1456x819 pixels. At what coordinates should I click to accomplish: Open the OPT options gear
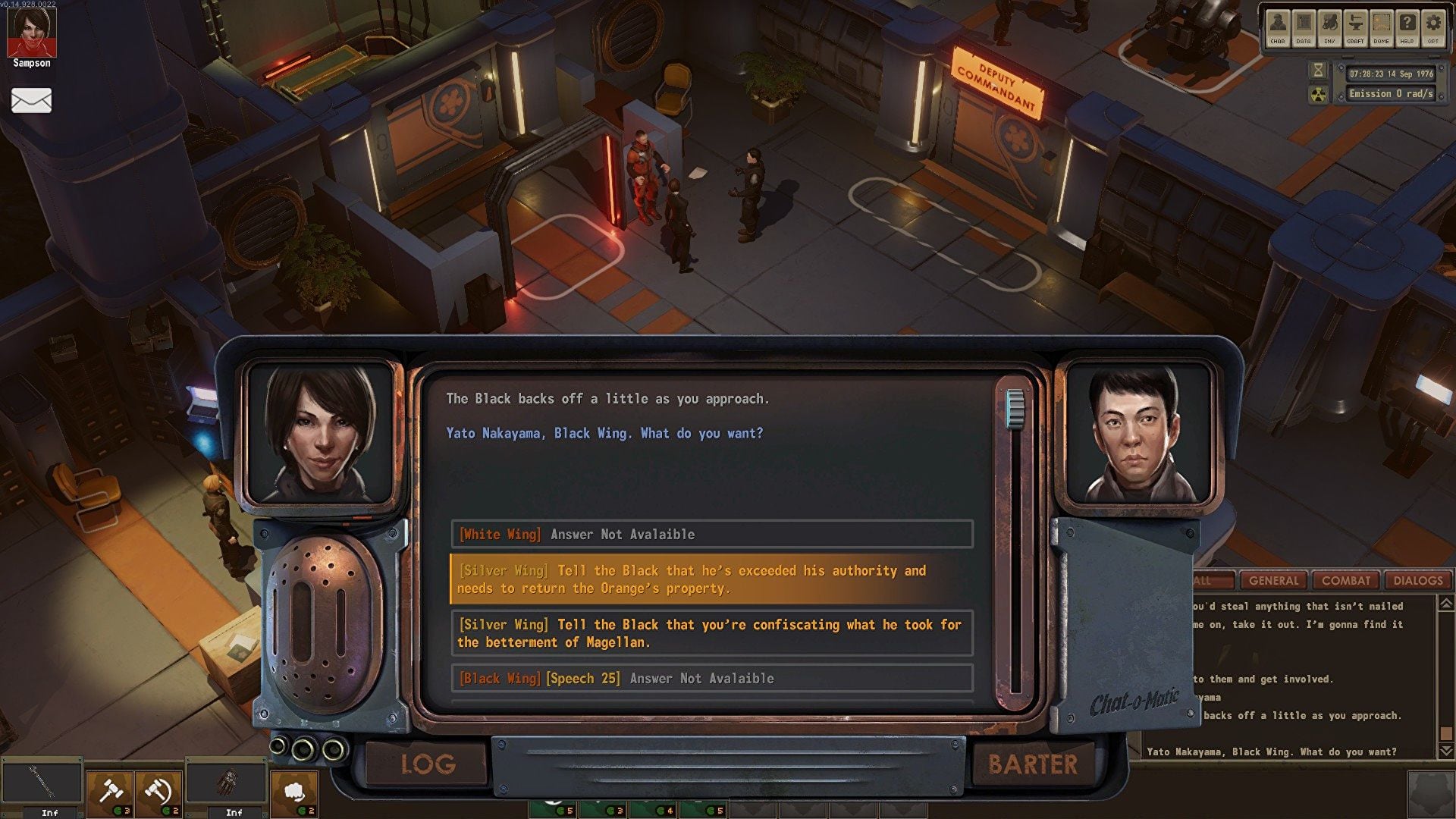[1433, 29]
